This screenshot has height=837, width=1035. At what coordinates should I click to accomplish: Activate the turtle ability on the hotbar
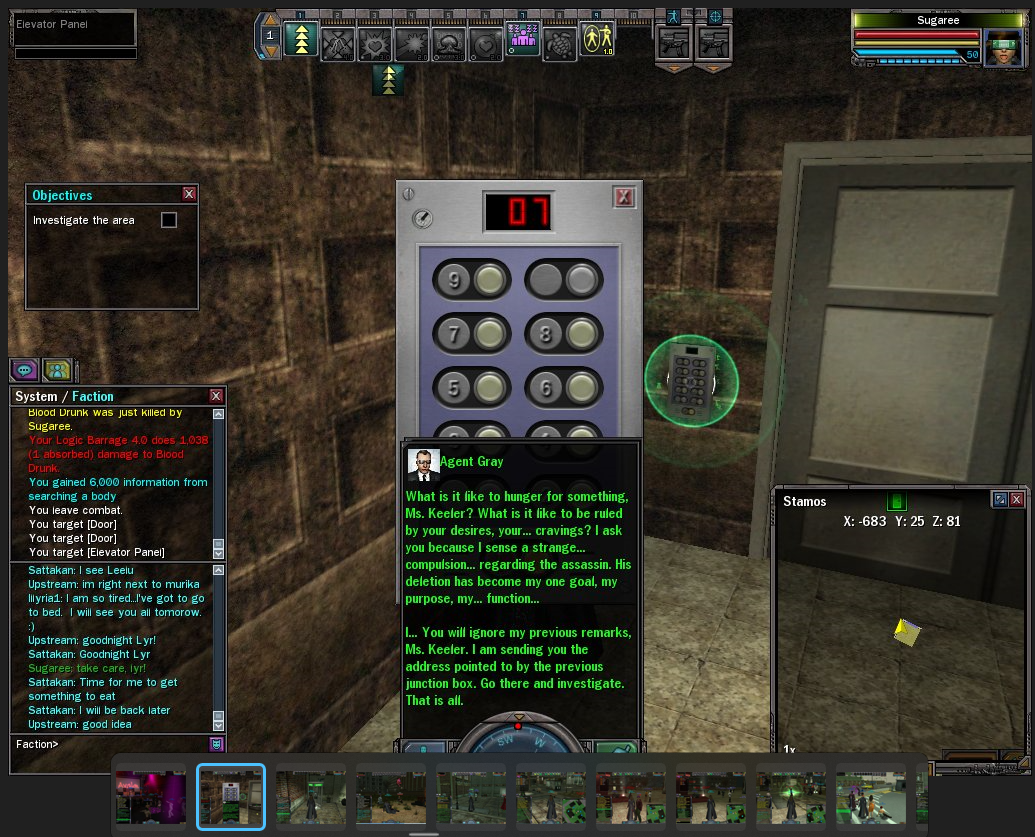click(559, 42)
